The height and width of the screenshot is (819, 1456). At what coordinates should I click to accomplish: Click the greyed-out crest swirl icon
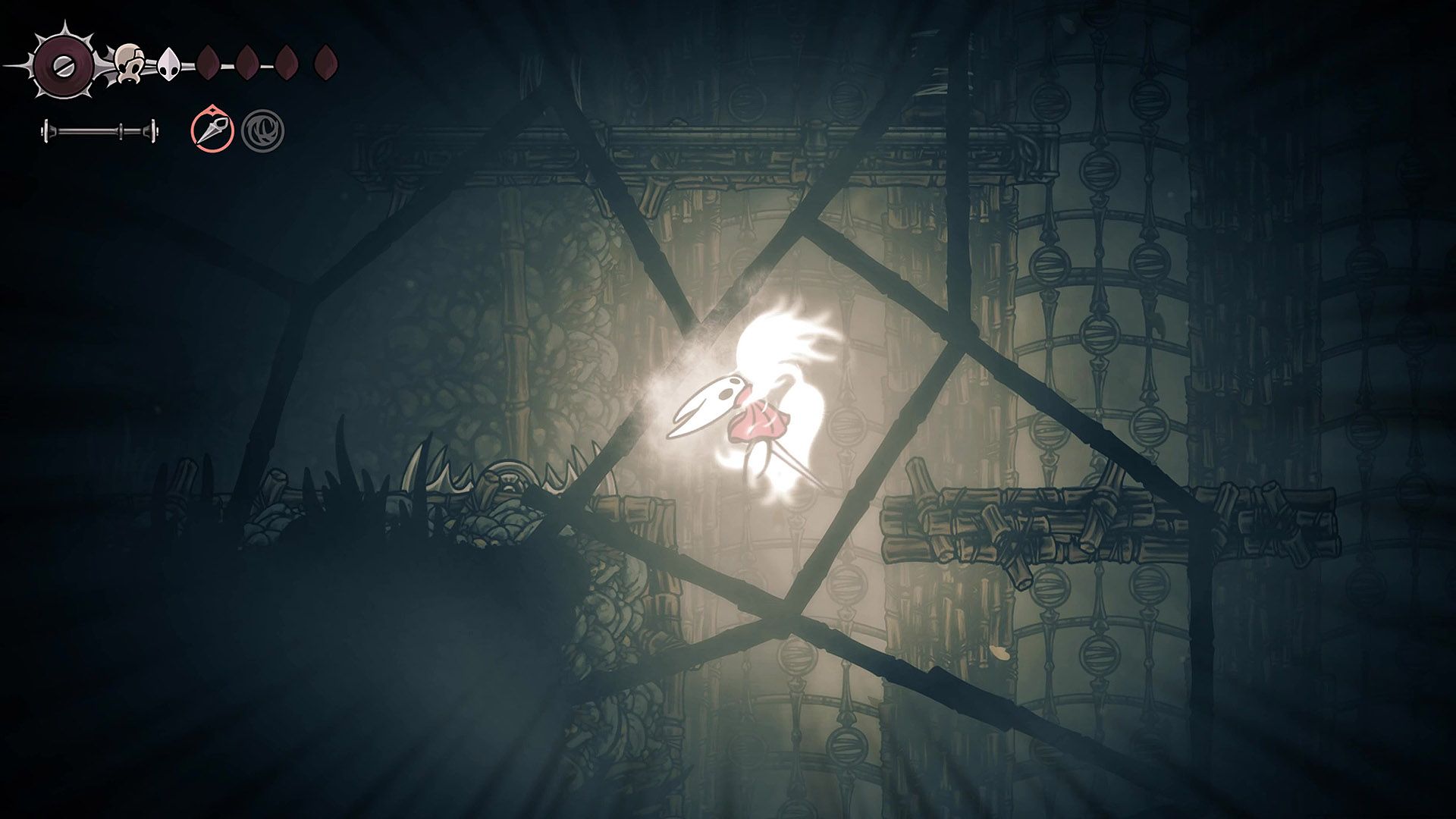tap(265, 130)
